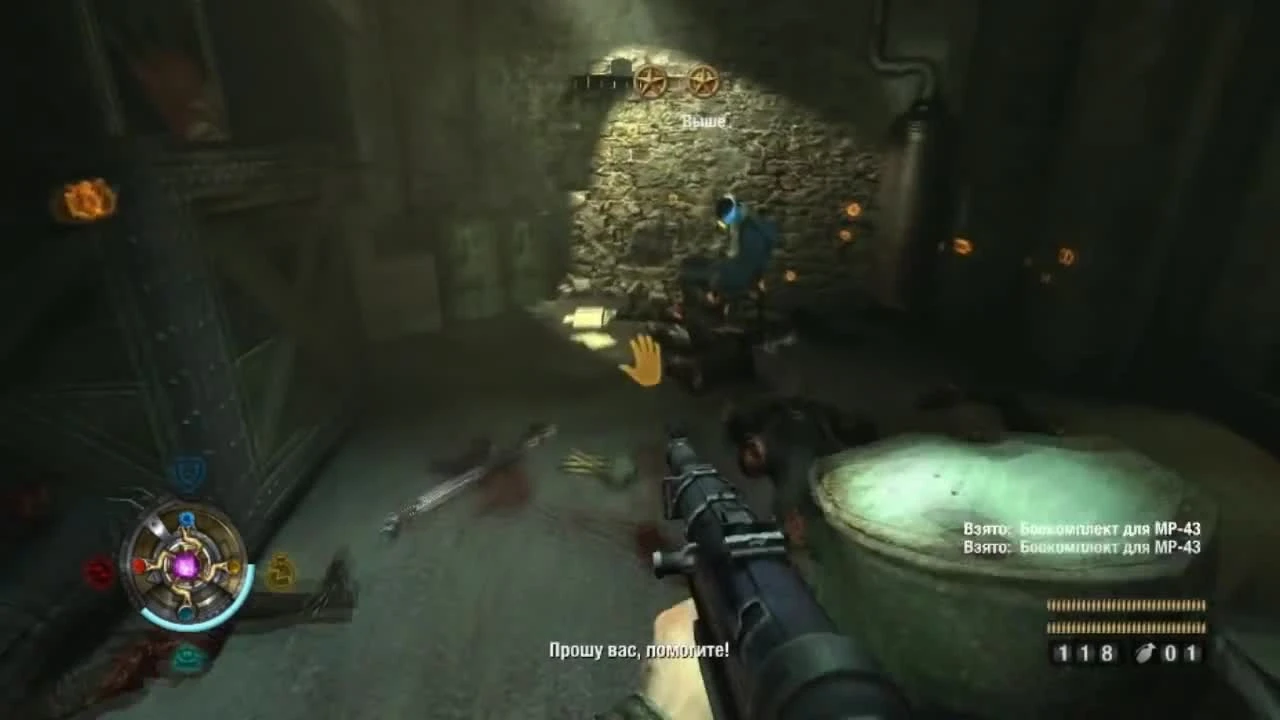Click the blue shield emblem above the medallion
Screen dimensions: 1280x720
(187, 472)
